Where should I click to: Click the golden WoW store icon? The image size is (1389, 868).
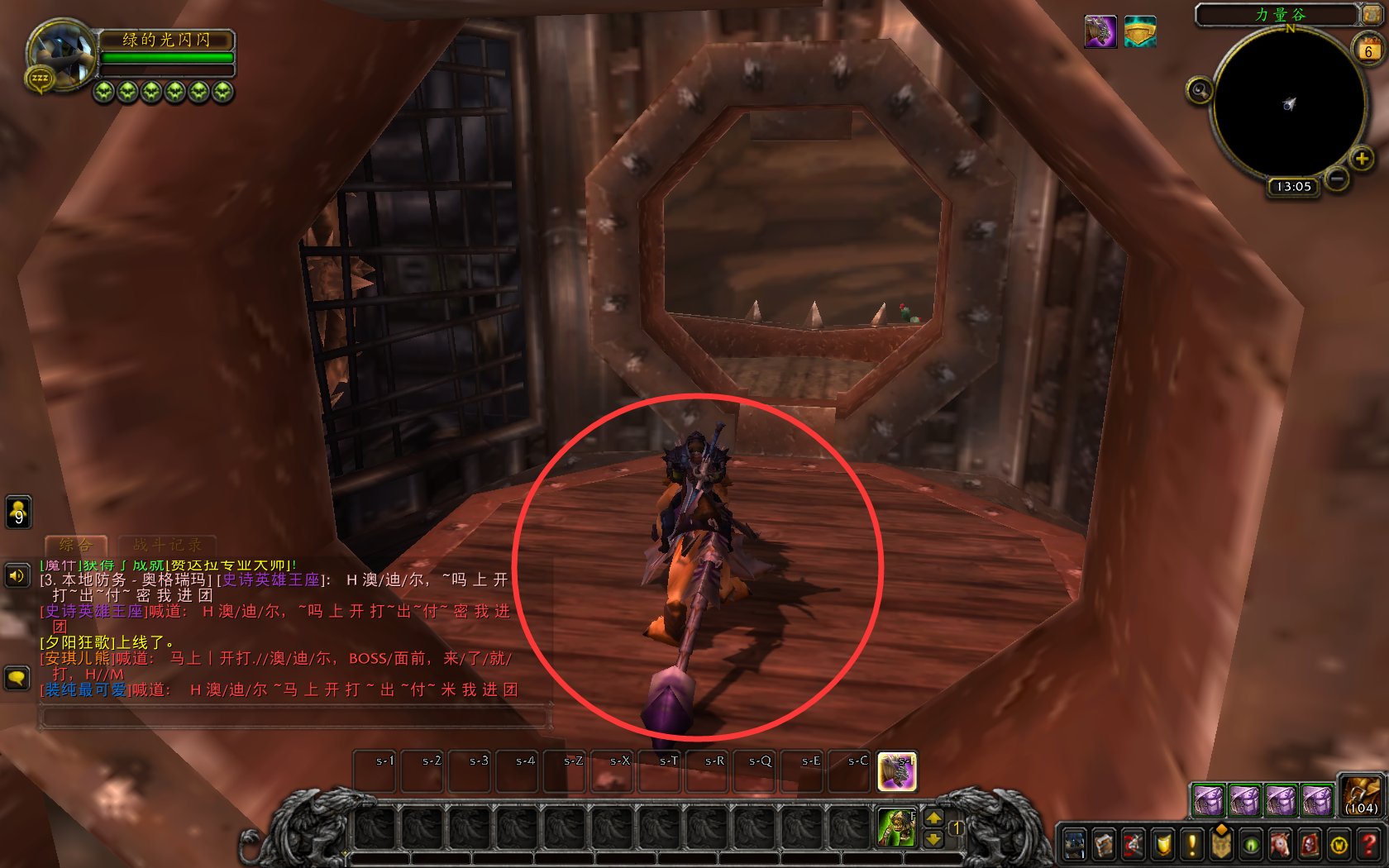point(1338,845)
